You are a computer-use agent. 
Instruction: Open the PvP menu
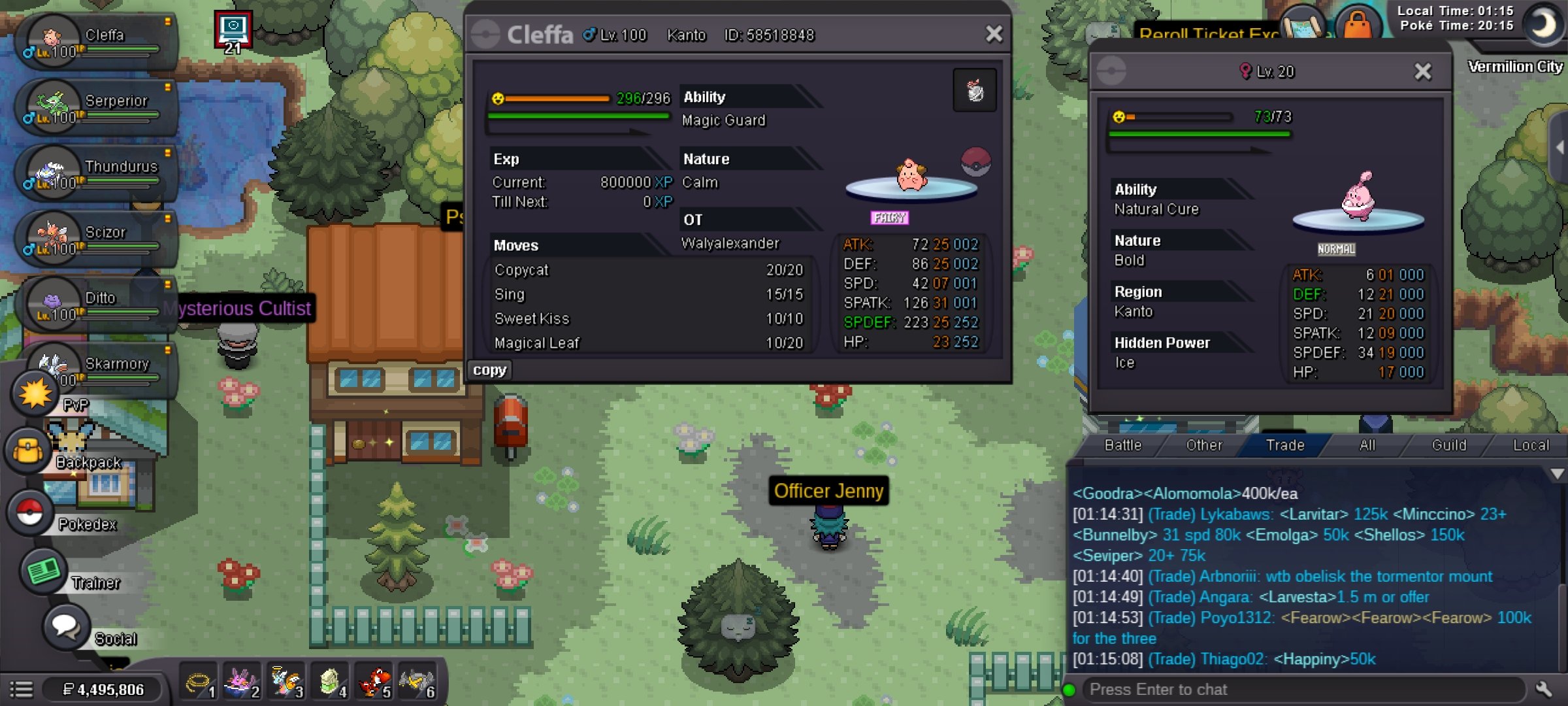point(36,394)
